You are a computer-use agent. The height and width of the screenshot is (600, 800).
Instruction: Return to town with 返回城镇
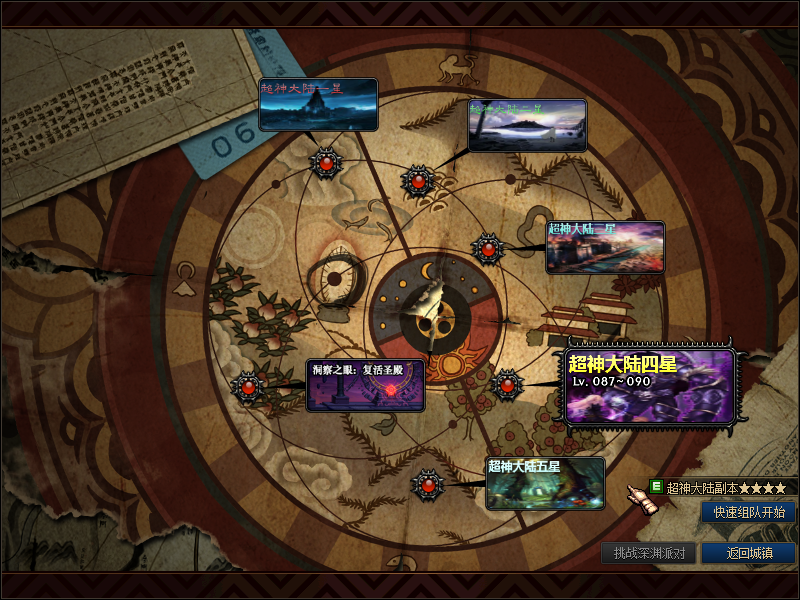(748, 553)
